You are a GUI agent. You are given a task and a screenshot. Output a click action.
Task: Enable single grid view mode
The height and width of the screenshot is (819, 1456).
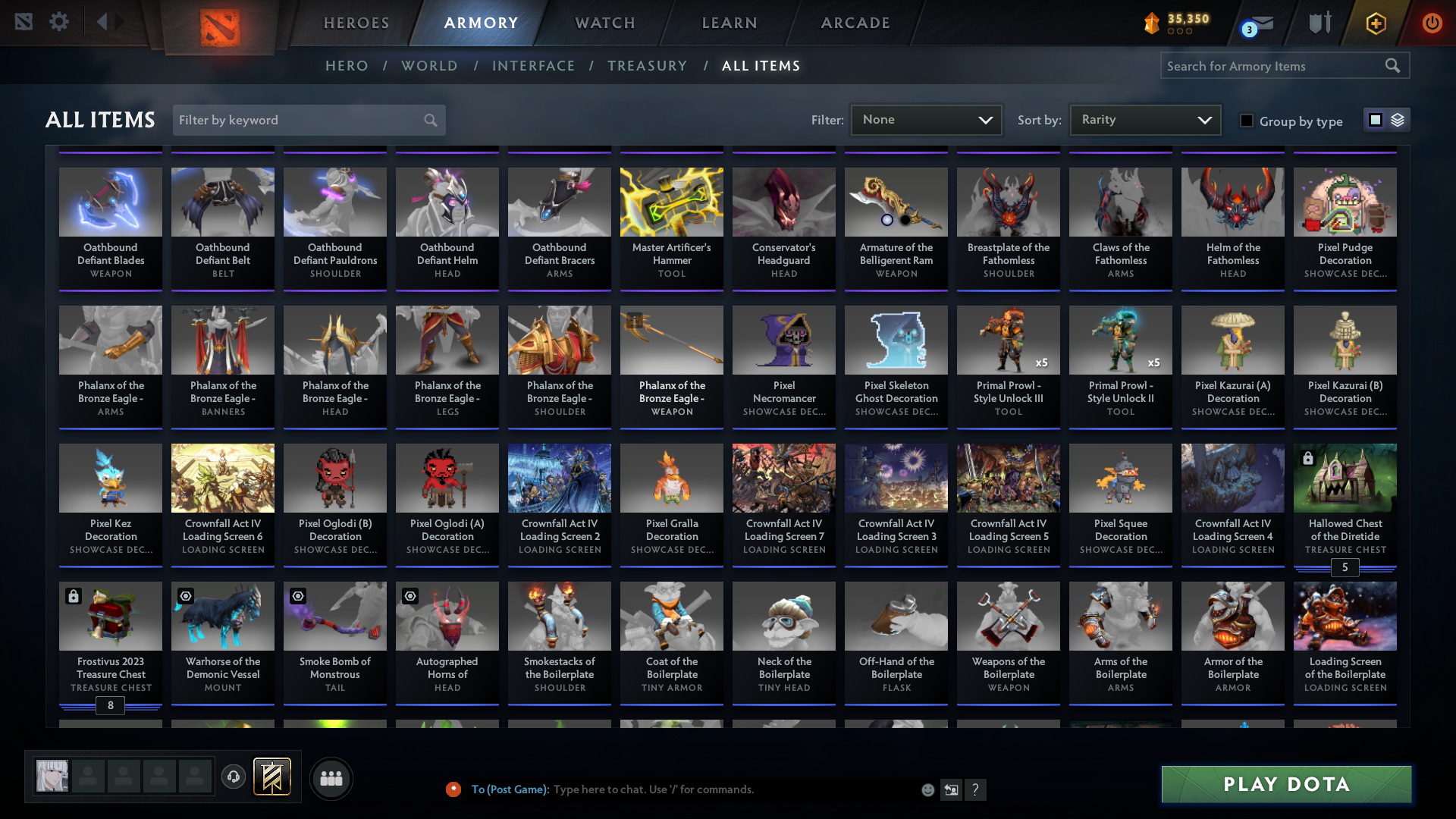pyautogui.click(x=1376, y=119)
